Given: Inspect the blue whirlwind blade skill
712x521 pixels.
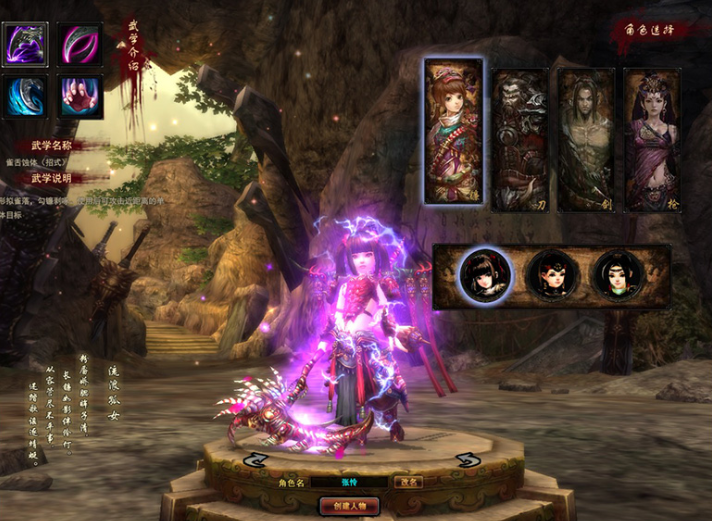Looking at the screenshot, I should [25, 98].
